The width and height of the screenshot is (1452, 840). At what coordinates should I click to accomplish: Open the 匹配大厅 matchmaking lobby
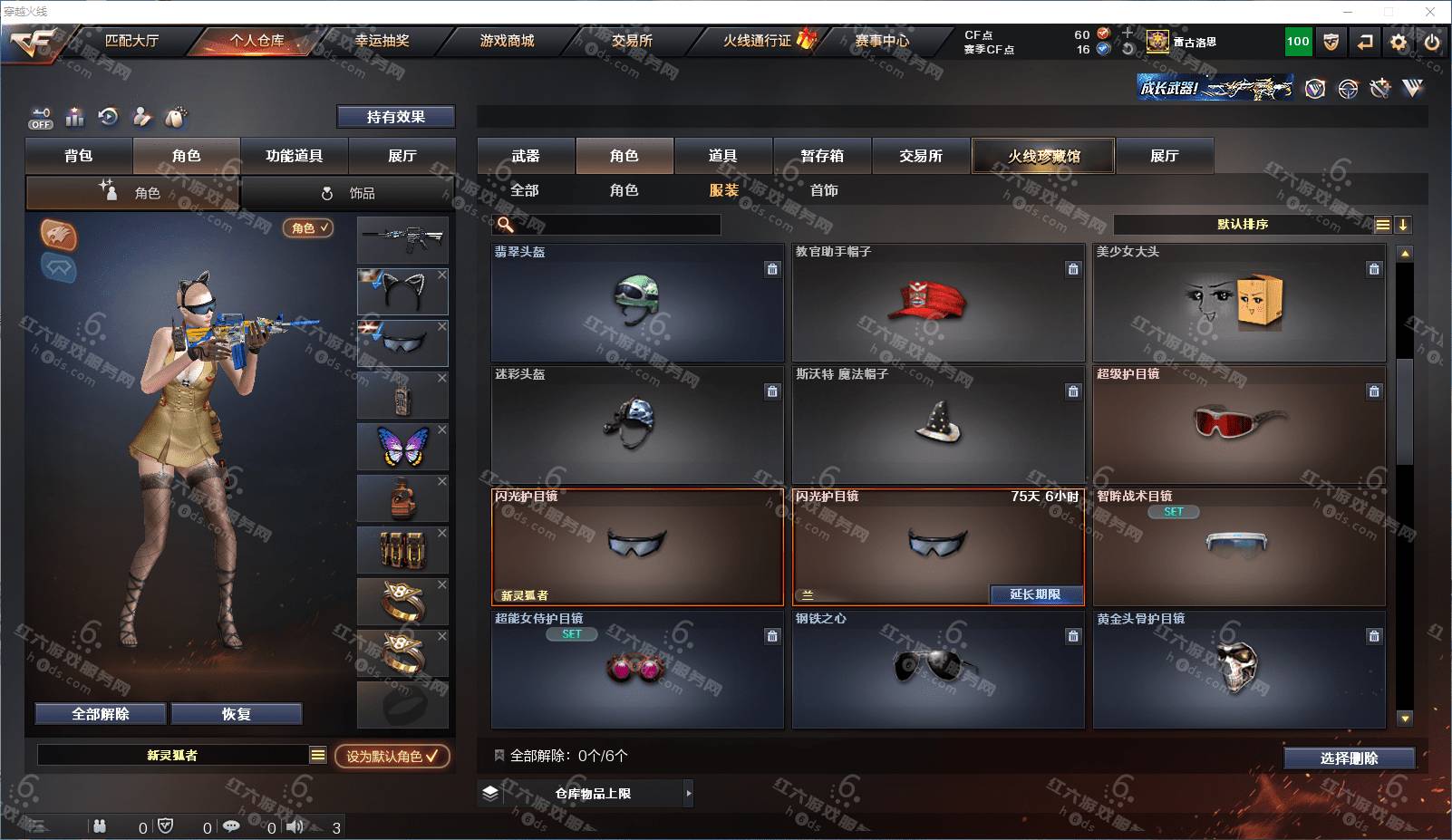click(131, 41)
